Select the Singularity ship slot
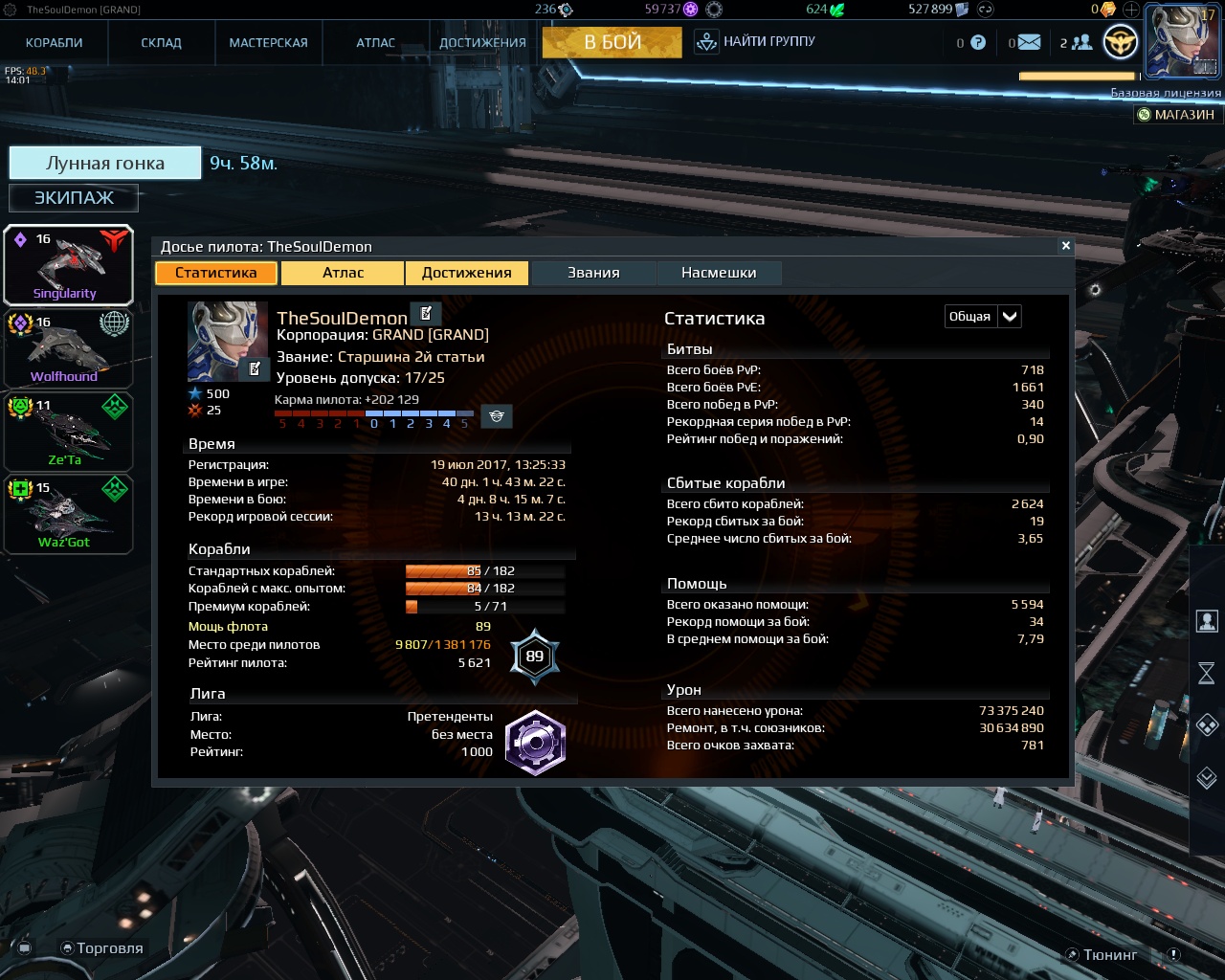This screenshot has width=1225, height=980. pos(67,265)
